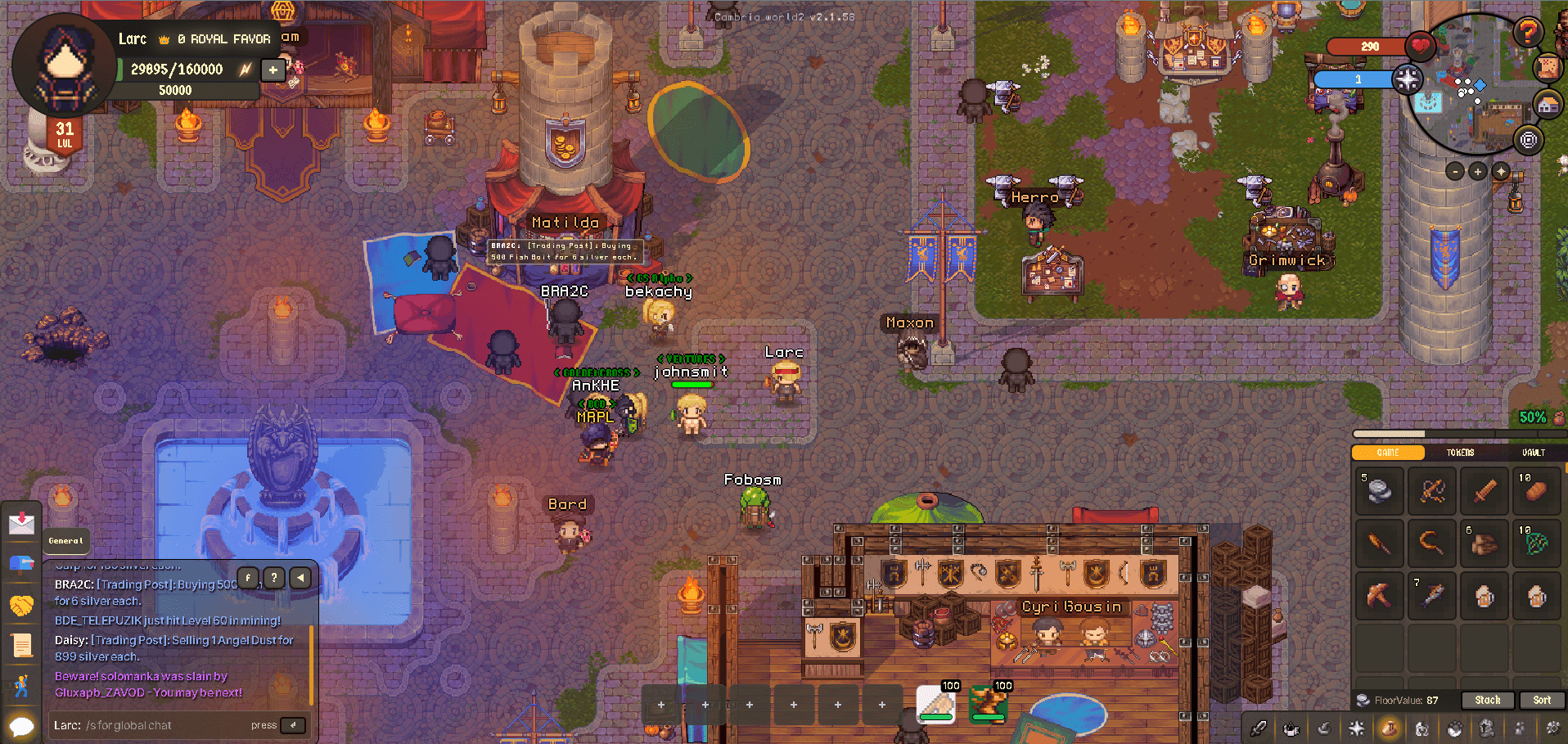The height and width of the screenshot is (744, 1568).
Task: Click the question mark help icon near minimap
Action: point(1527,32)
